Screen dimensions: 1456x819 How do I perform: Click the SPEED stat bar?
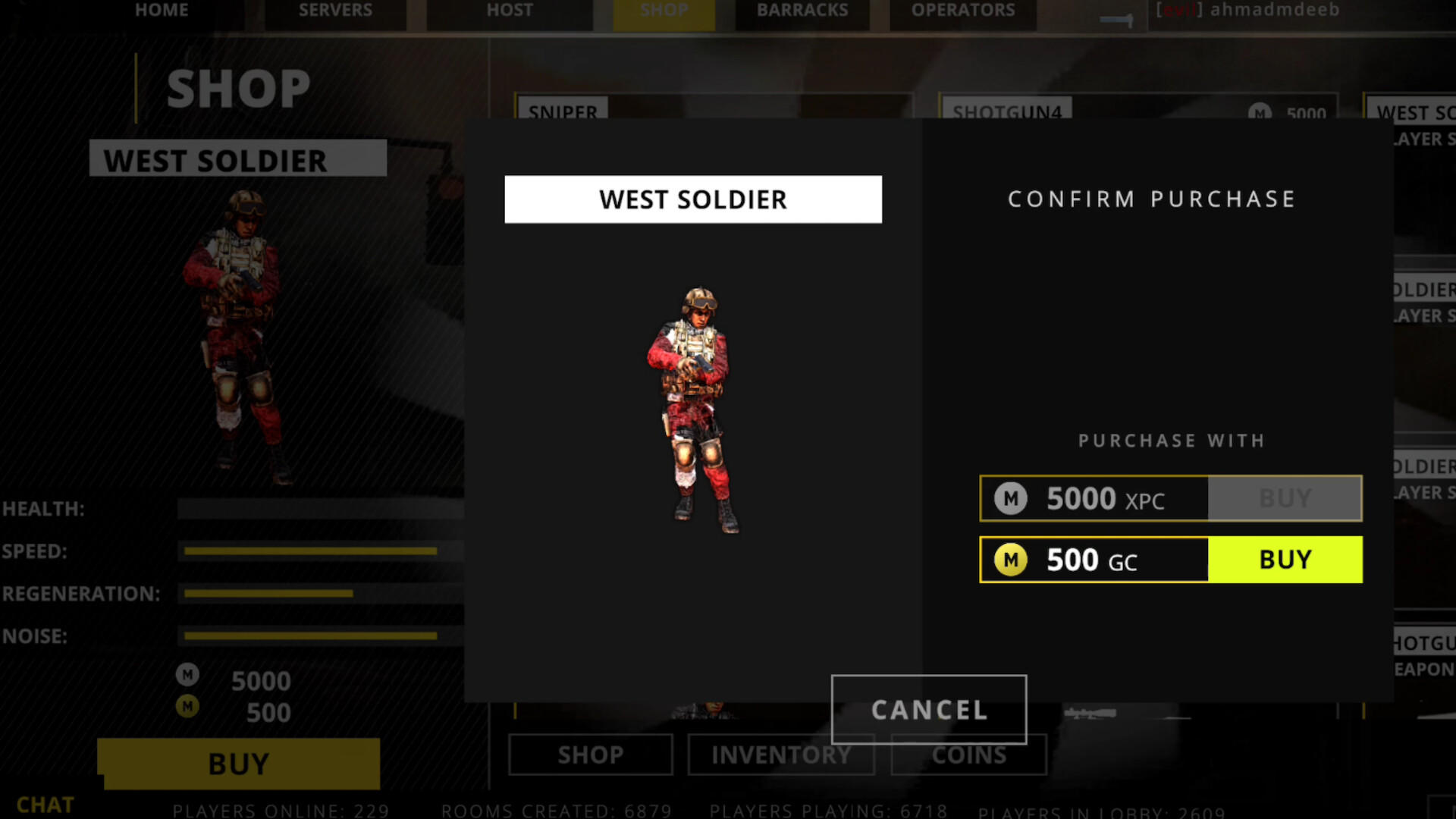coord(311,551)
